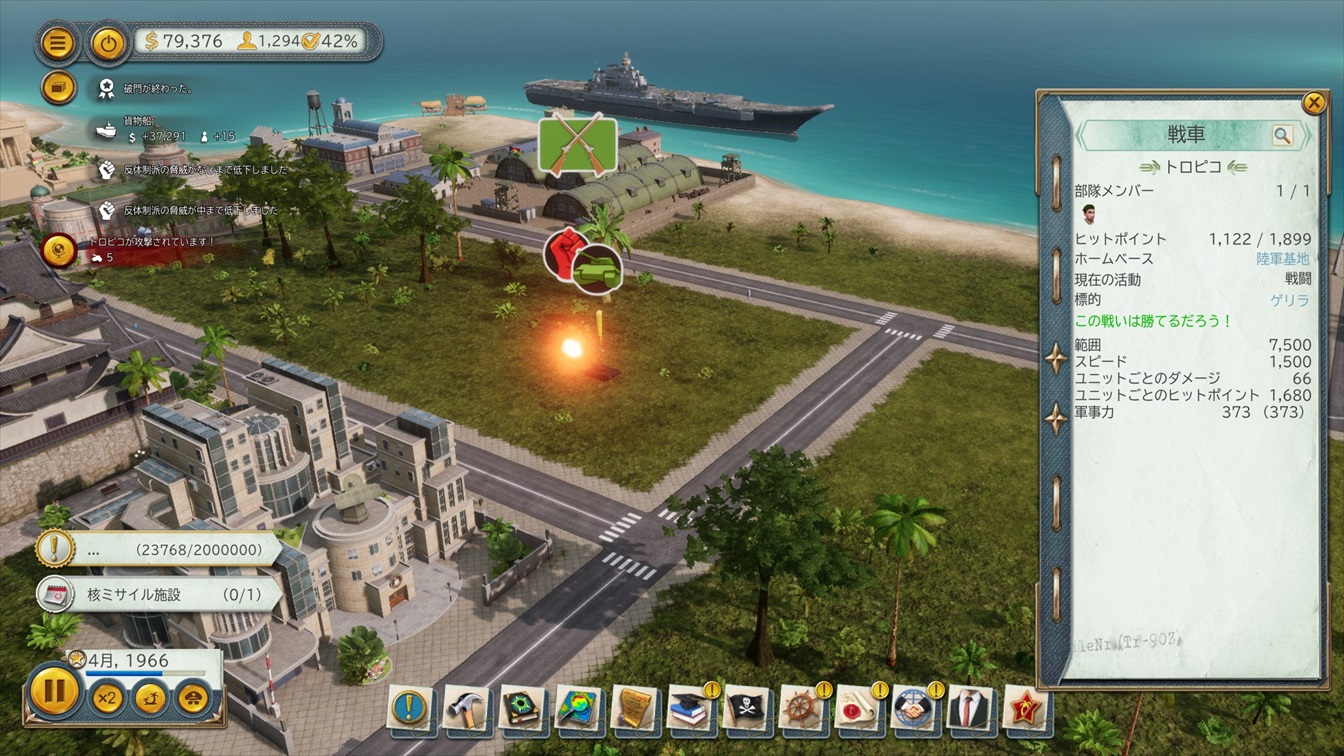Set game speed to x2
Viewport: 1344px width, 756px height.
[x=106, y=697]
